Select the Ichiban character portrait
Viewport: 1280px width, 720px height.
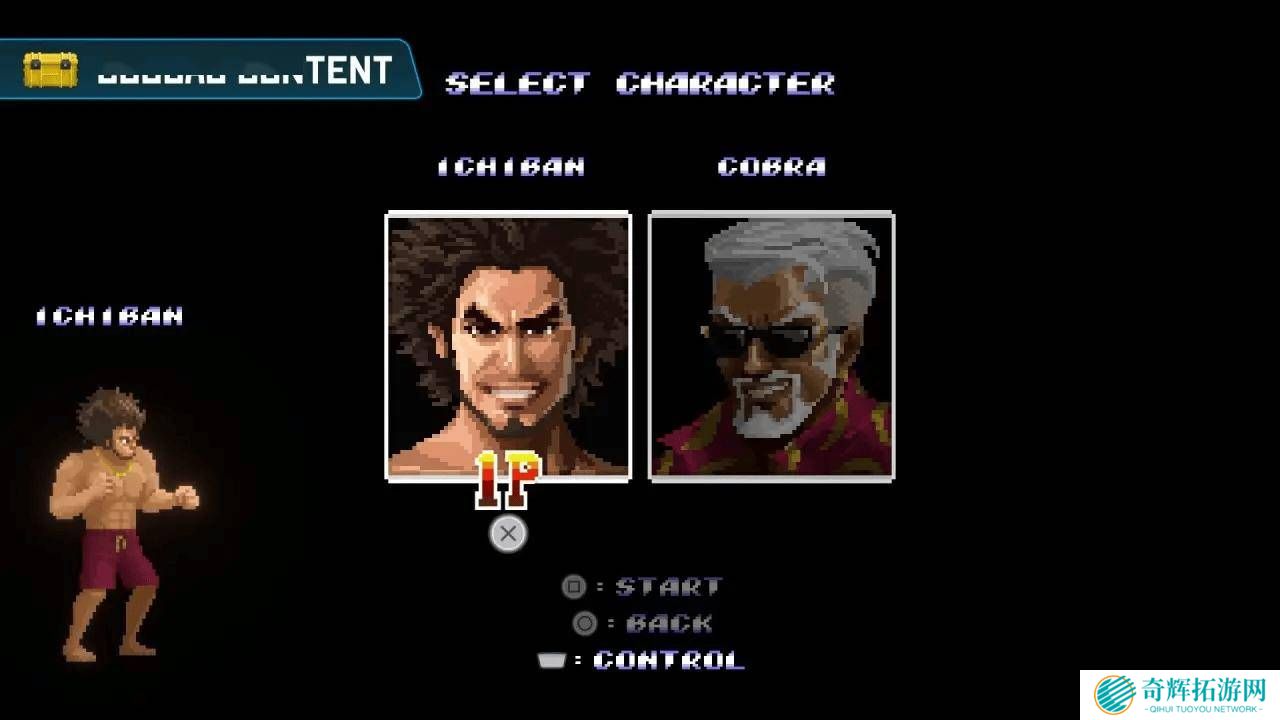coord(508,345)
